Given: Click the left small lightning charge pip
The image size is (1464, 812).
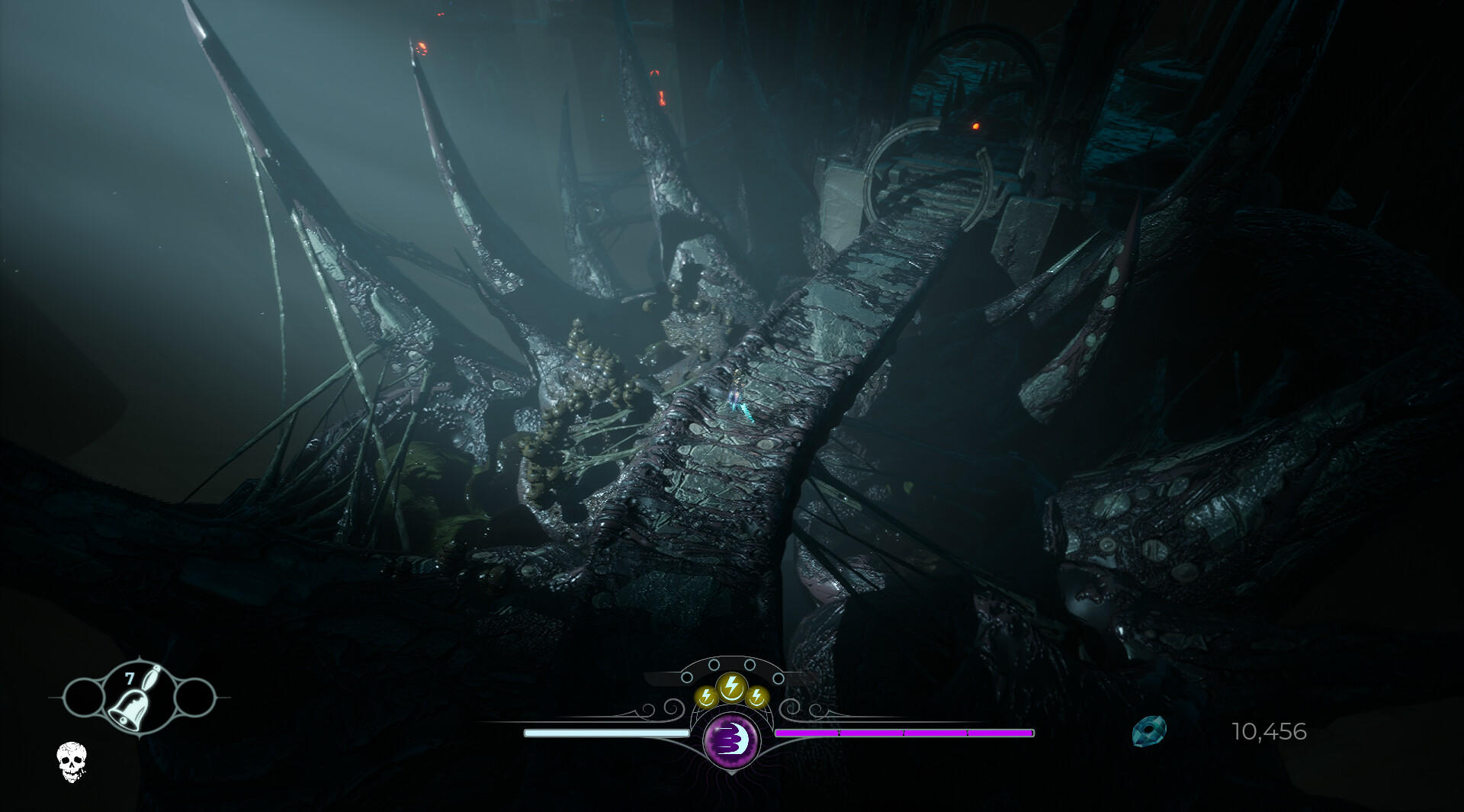Looking at the screenshot, I should (705, 696).
